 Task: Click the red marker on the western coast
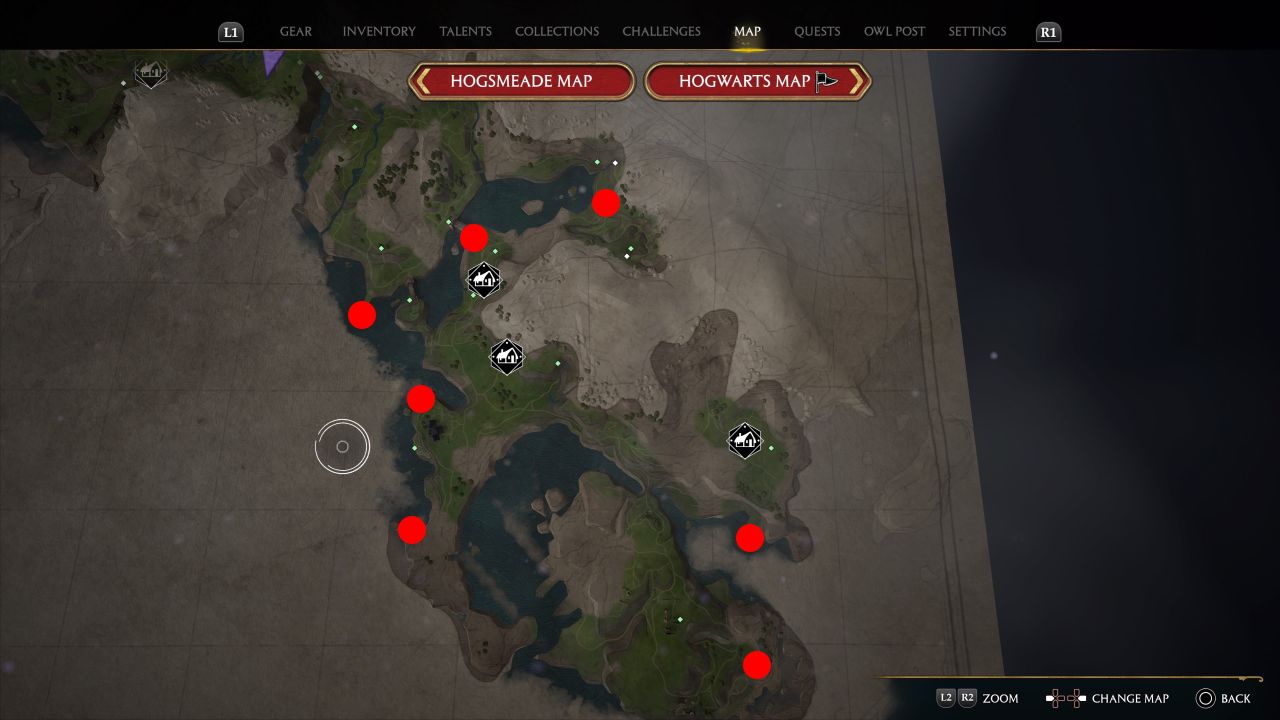(x=362, y=315)
